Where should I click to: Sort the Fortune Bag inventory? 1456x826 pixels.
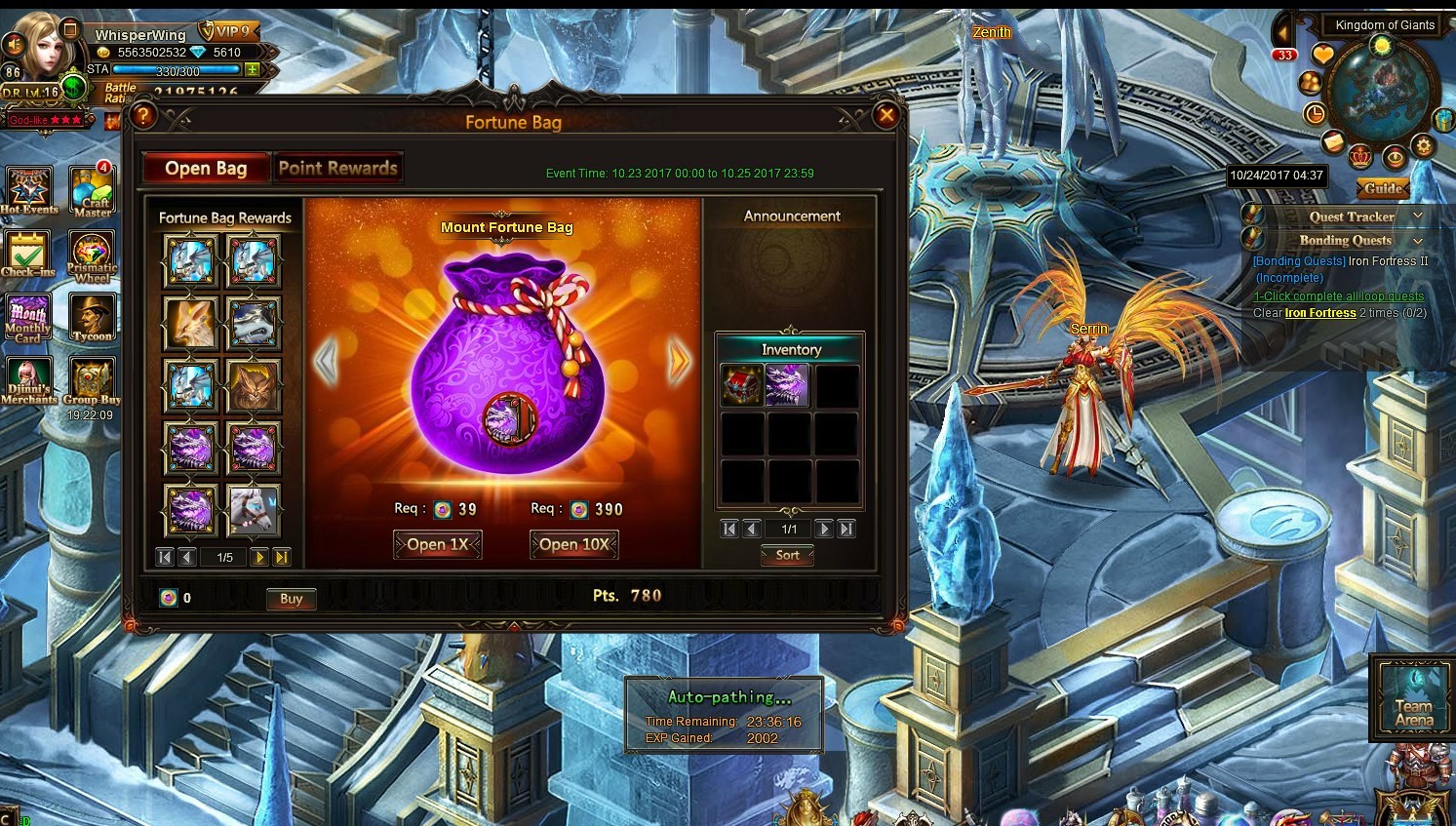(x=787, y=555)
